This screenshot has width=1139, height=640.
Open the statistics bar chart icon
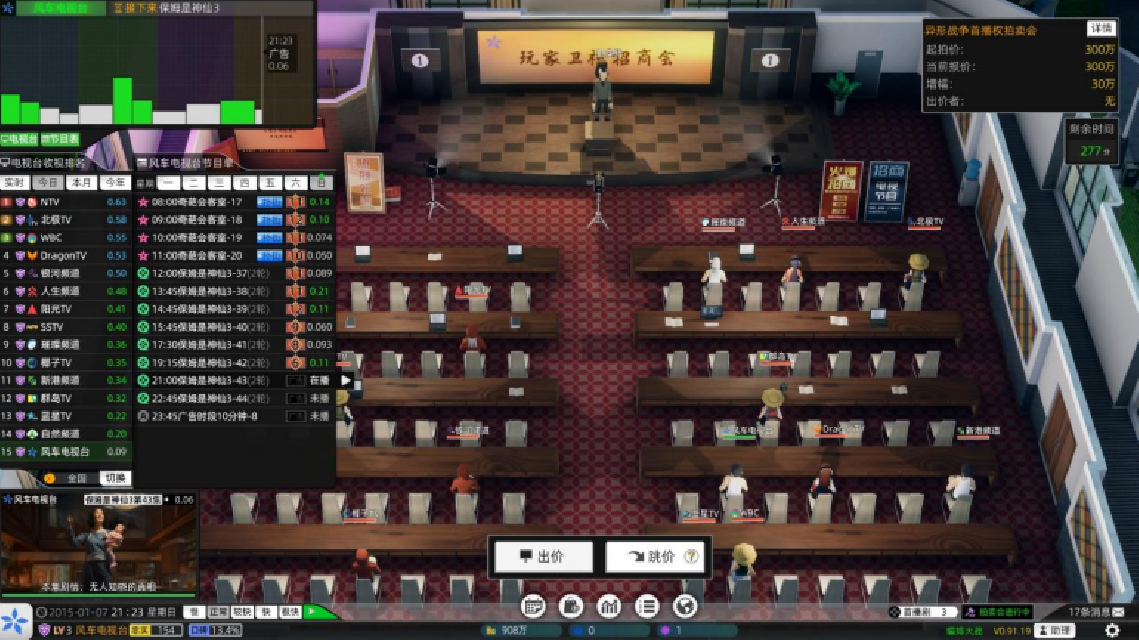tap(608, 605)
